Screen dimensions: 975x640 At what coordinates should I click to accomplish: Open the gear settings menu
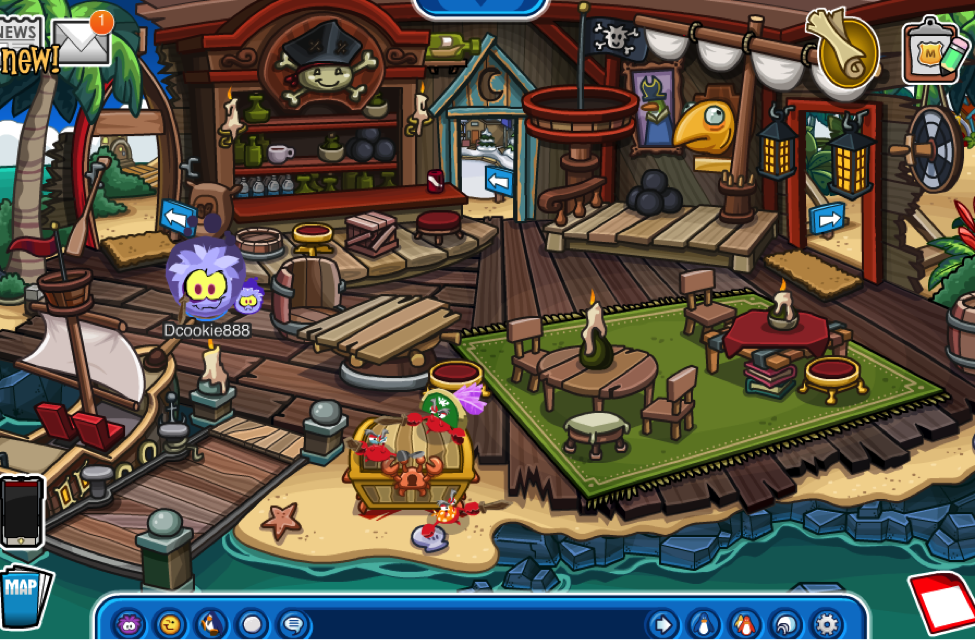(x=827, y=625)
